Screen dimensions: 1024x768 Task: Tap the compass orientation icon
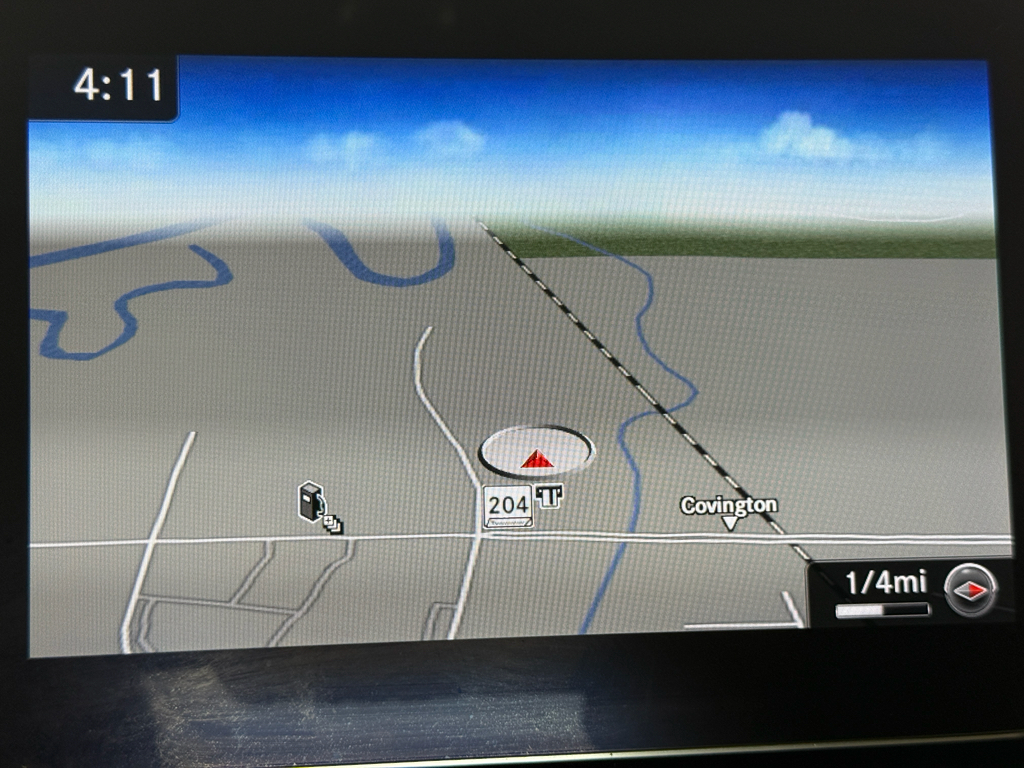pos(970,590)
